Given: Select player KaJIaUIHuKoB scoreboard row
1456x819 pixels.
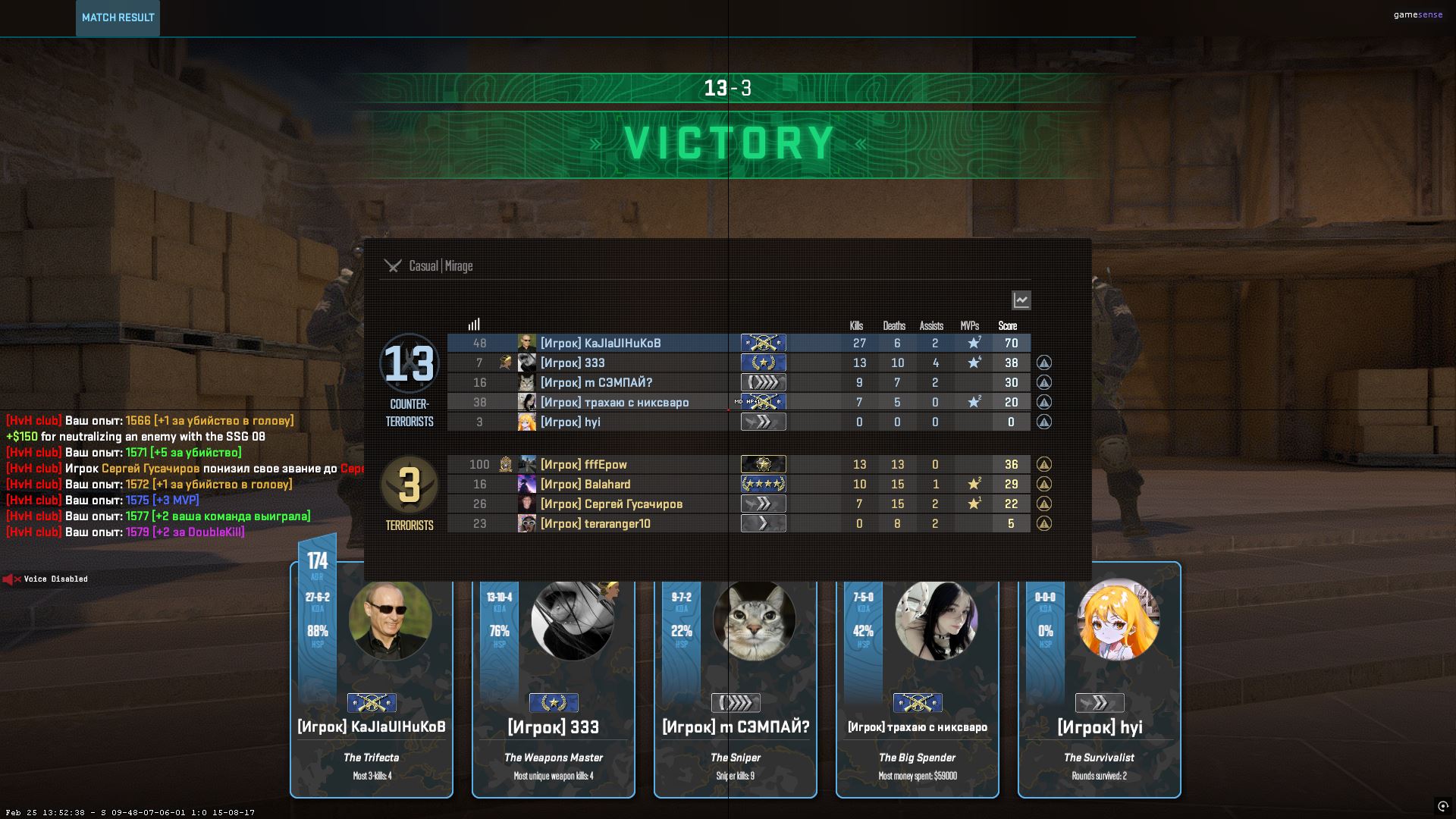Looking at the screenshot, I should click(x=599, y=344).
